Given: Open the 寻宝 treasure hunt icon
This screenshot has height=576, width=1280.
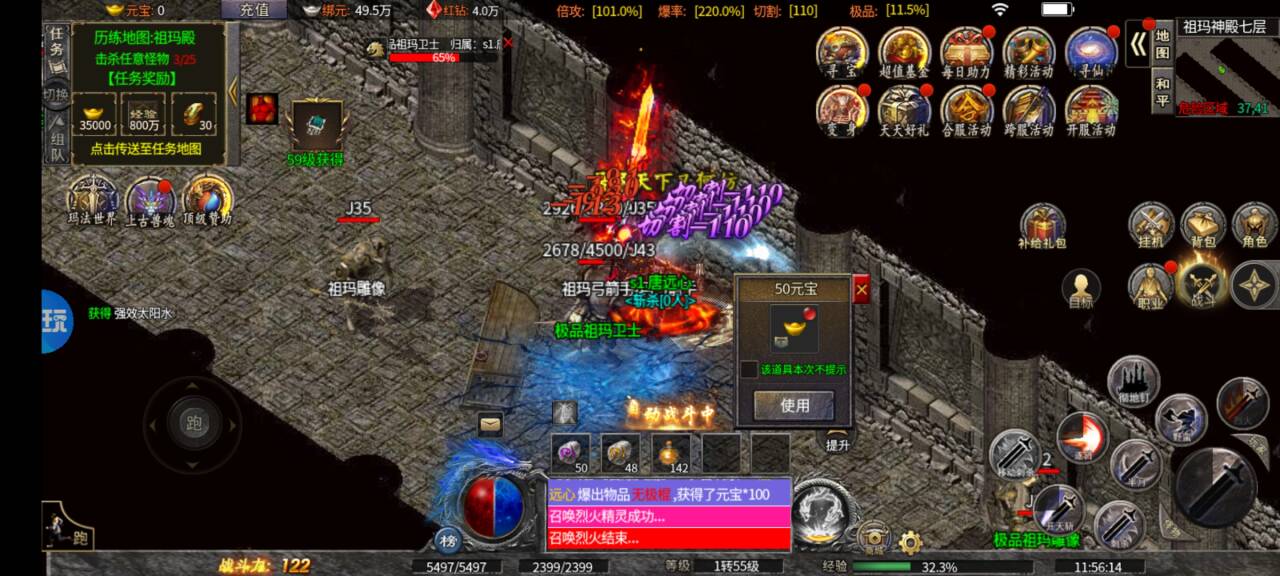Looking at the screenshot, I should pyautogui.click(x=842, y=52).
